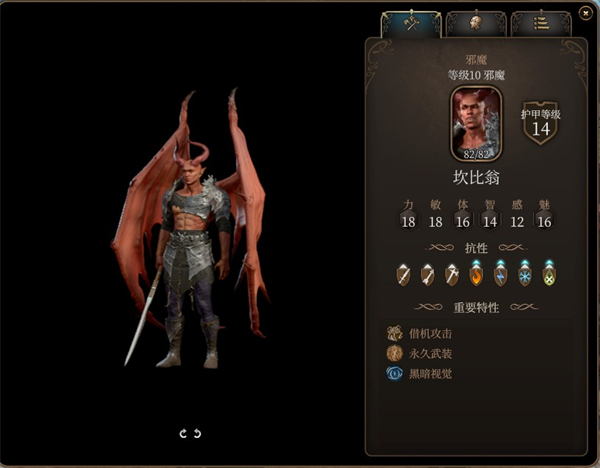Select the 借机攻击 feature entry

pyautogui.click(x=425, y=333)
